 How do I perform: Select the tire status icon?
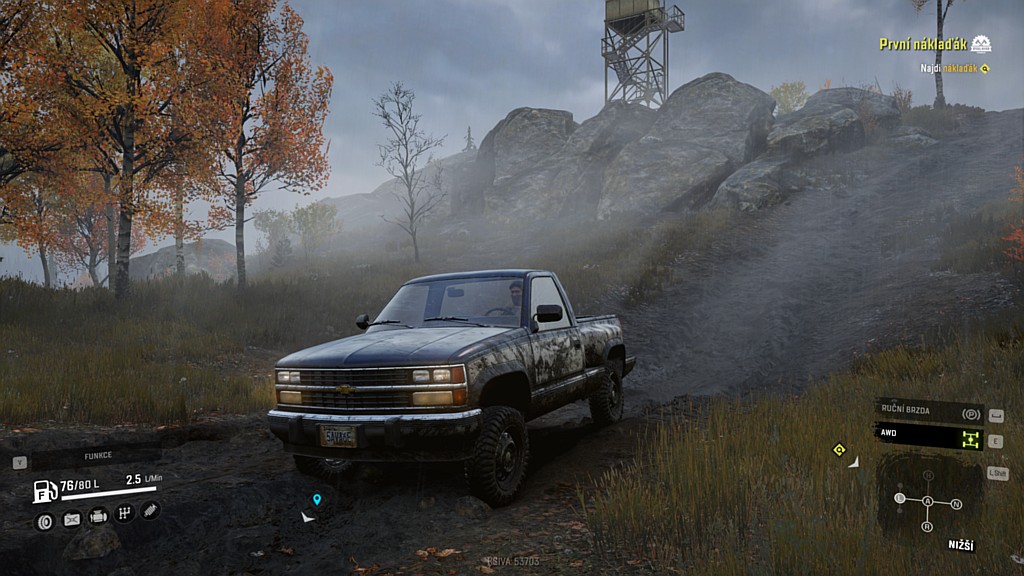[44, 520]
